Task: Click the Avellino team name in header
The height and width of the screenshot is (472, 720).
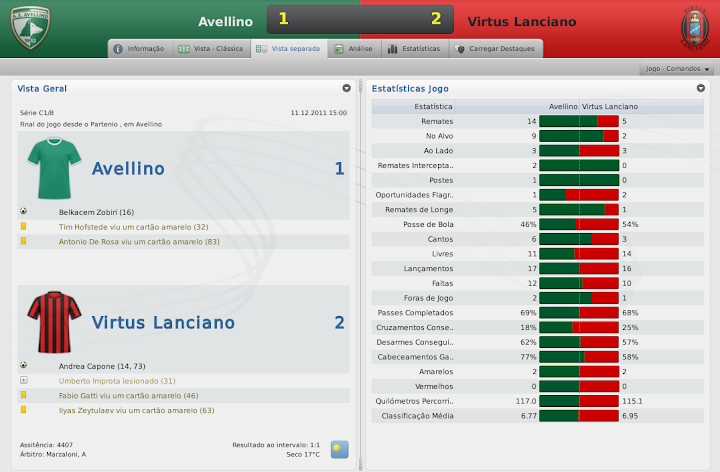Action: tap(225, 20)
